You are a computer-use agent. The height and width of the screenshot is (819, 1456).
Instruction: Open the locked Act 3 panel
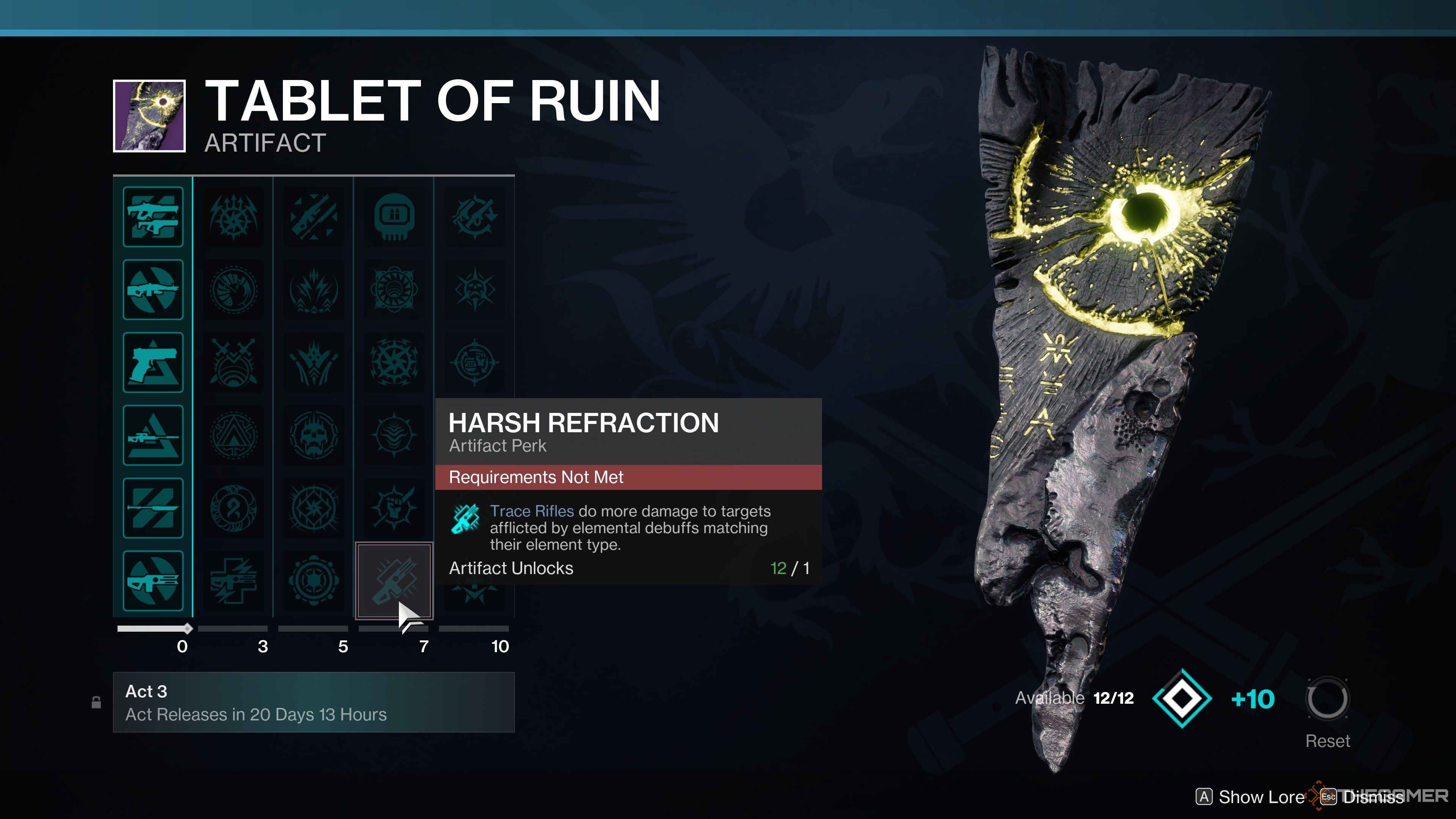point(314,702)
